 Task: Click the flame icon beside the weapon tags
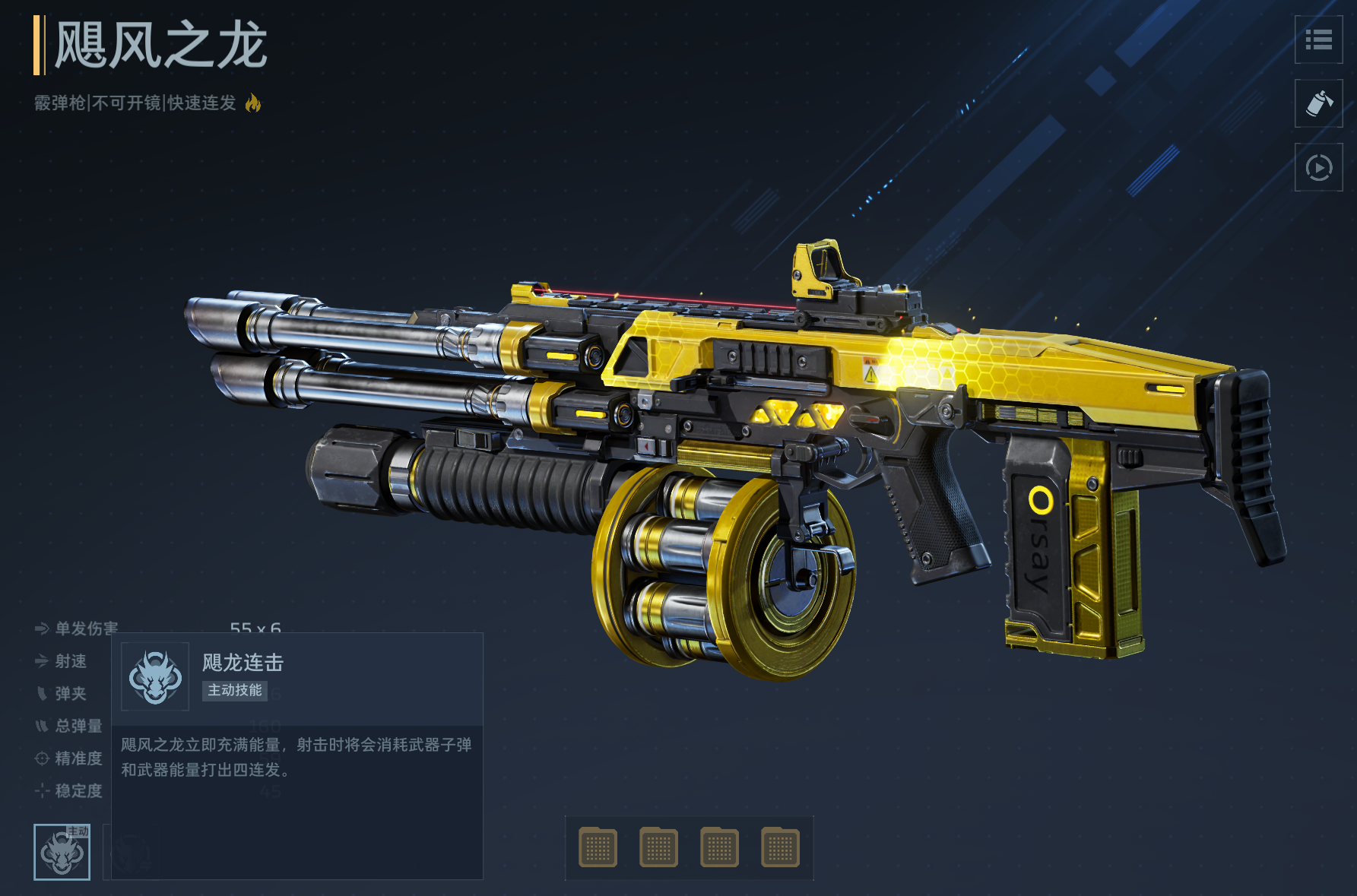(253, 103)
